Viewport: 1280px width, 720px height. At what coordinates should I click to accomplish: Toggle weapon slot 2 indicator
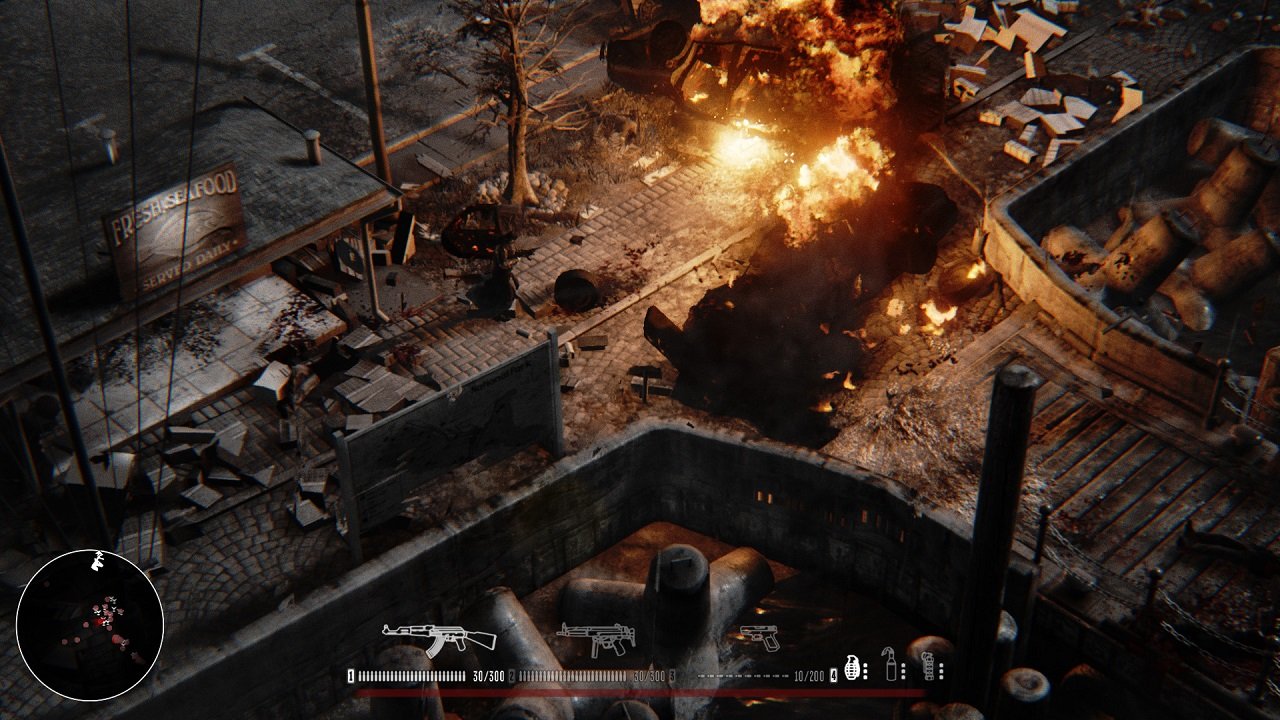[x=511, y=676]
